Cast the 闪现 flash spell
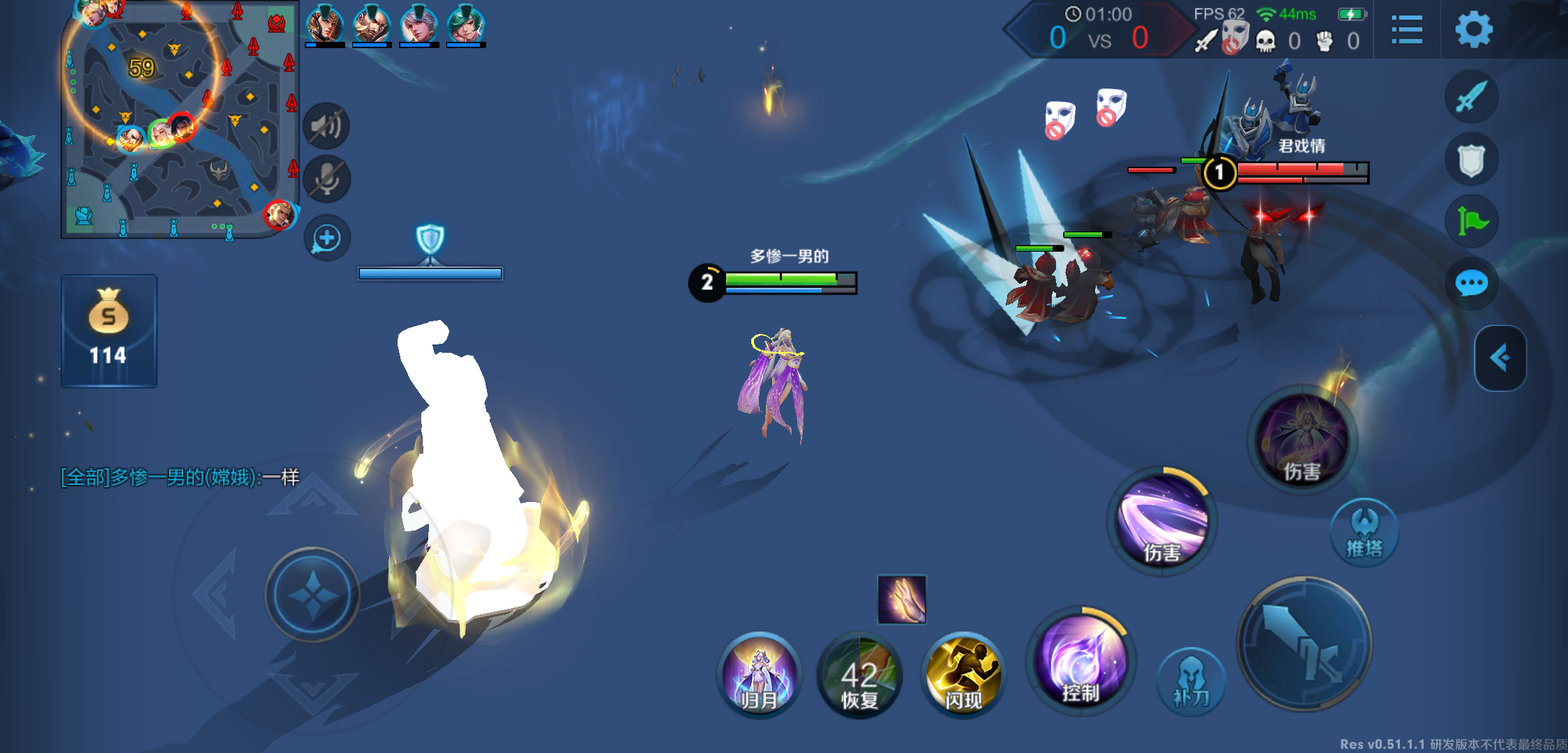1568x753 pixels. [963, 676]
